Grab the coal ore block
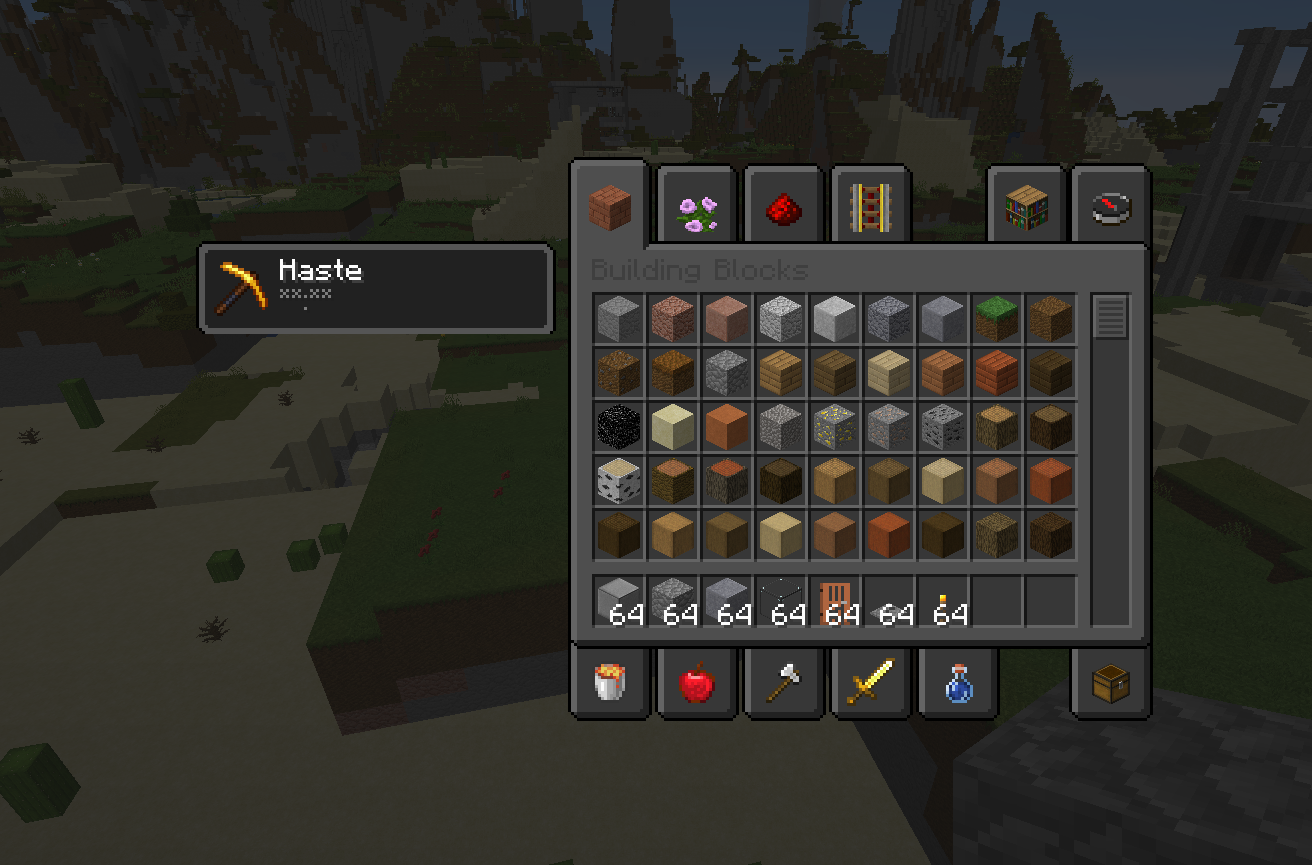 [942, 427]
